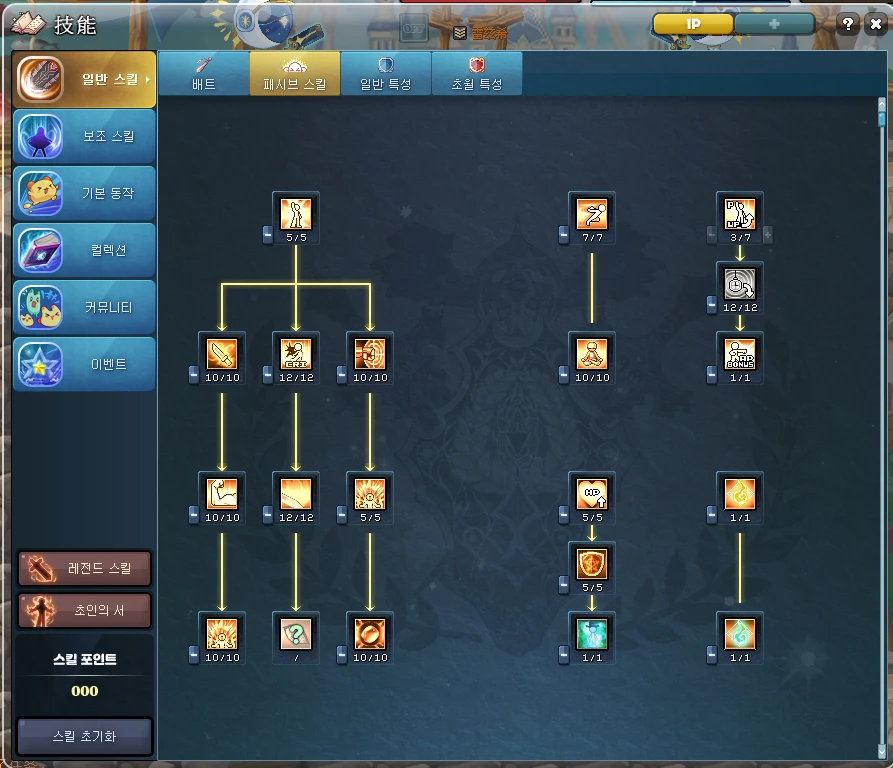Image resolution: width=893 pixels, height=768 pixels.
Task: Switch to the 패시브 스킬 tab
Action: click(x=294, y=73)
